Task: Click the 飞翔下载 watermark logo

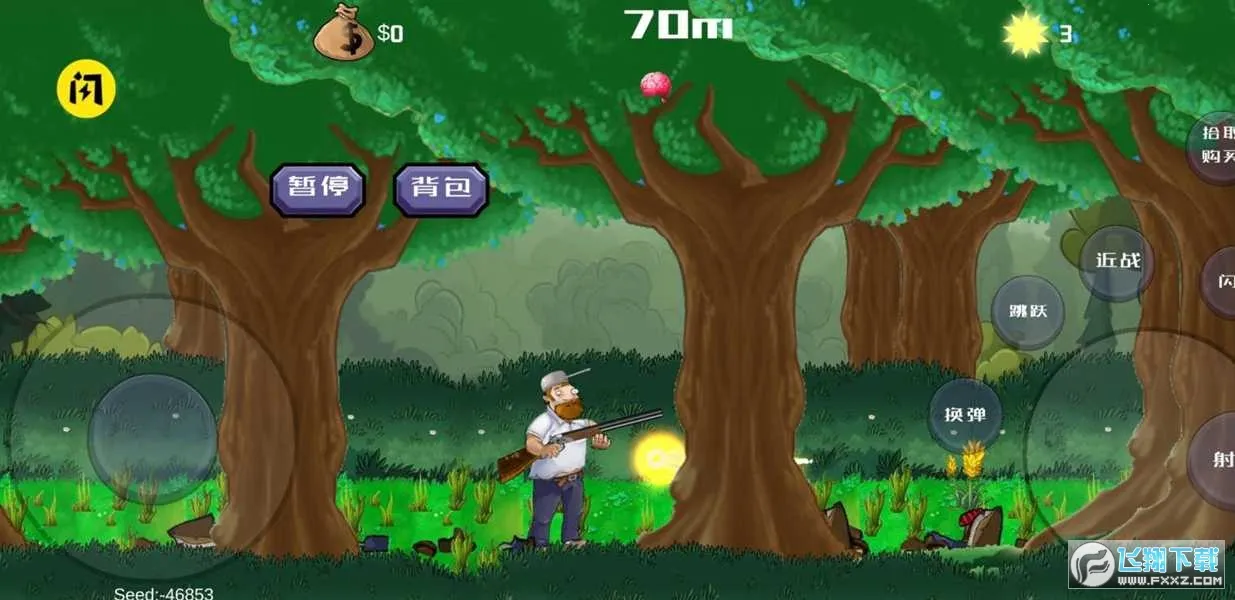Action: click(x=1146, y=565)
